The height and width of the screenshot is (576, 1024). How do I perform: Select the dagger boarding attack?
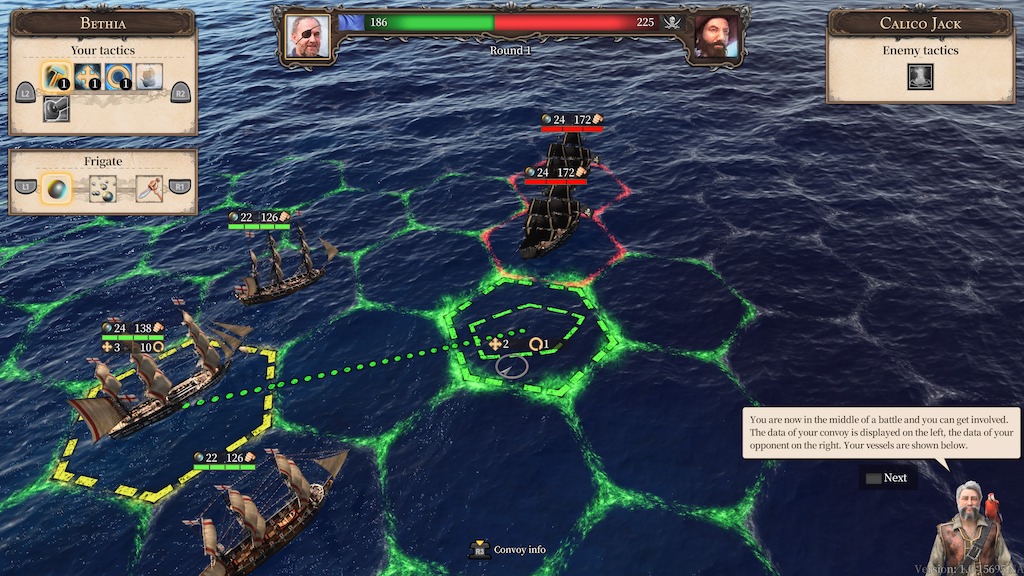(x=149, y=187)
